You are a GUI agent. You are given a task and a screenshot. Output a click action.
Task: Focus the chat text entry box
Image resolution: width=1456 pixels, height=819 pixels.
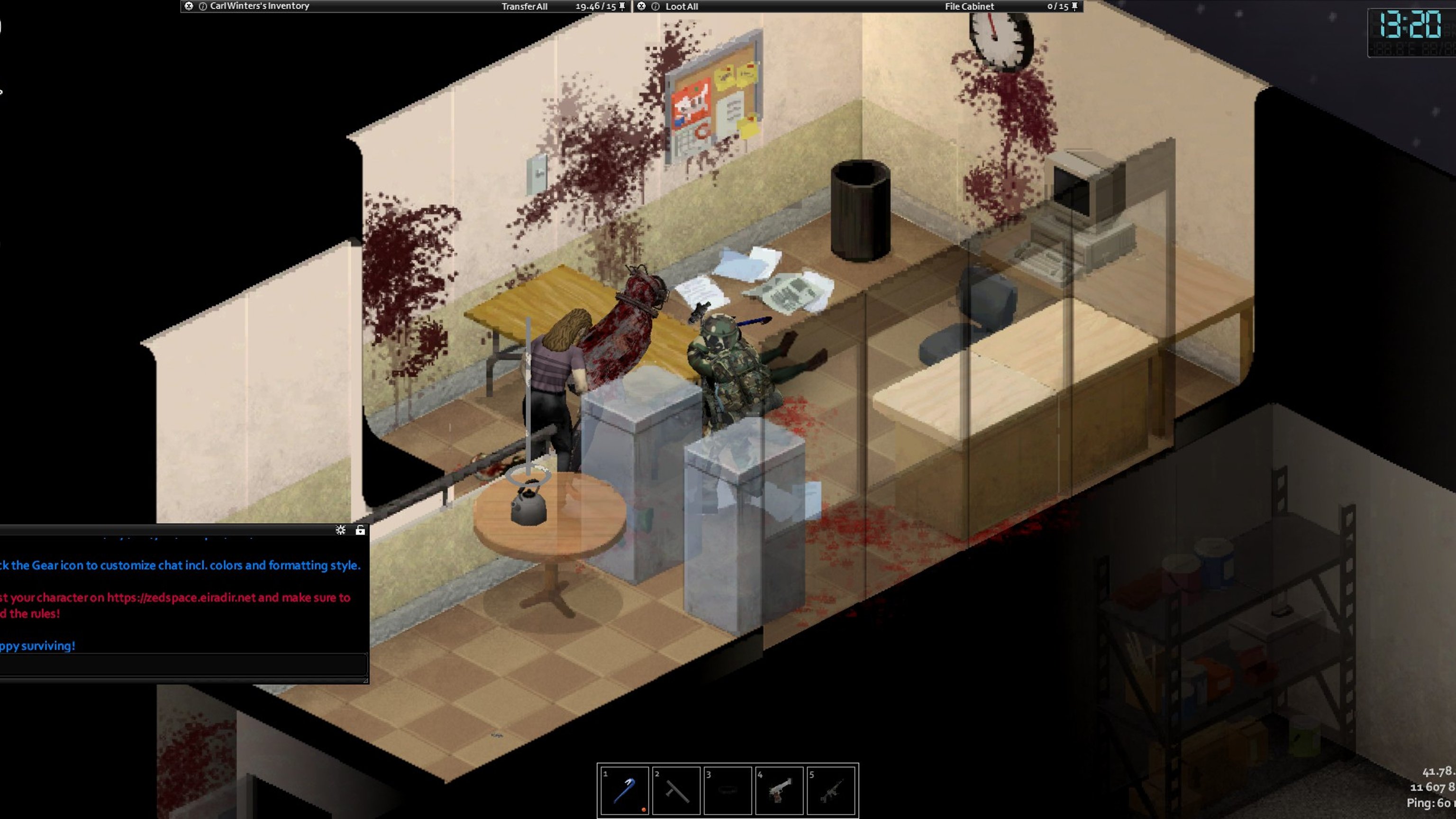click(182, 664)
